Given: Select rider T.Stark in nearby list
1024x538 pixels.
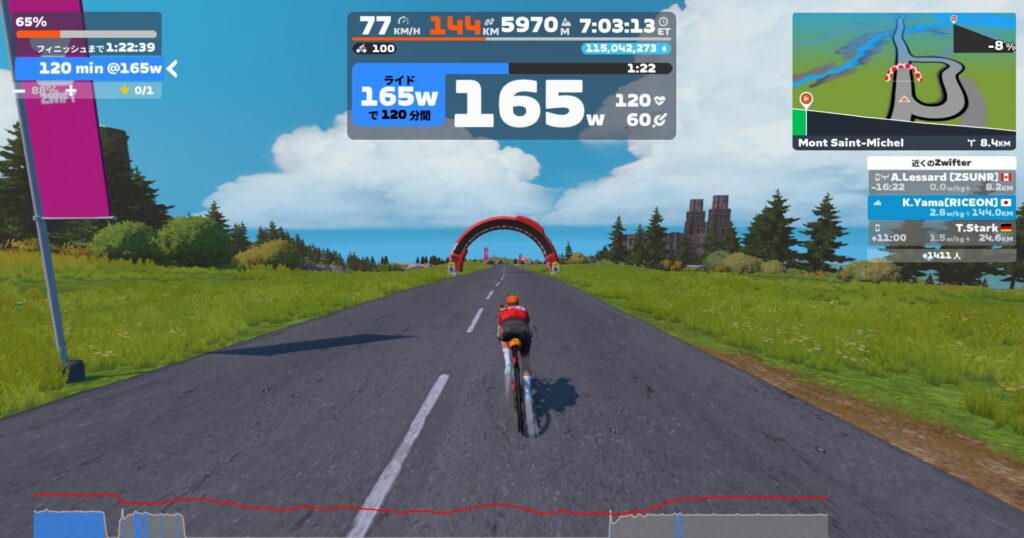Looking at the screenshot, I should pos(941,233).
